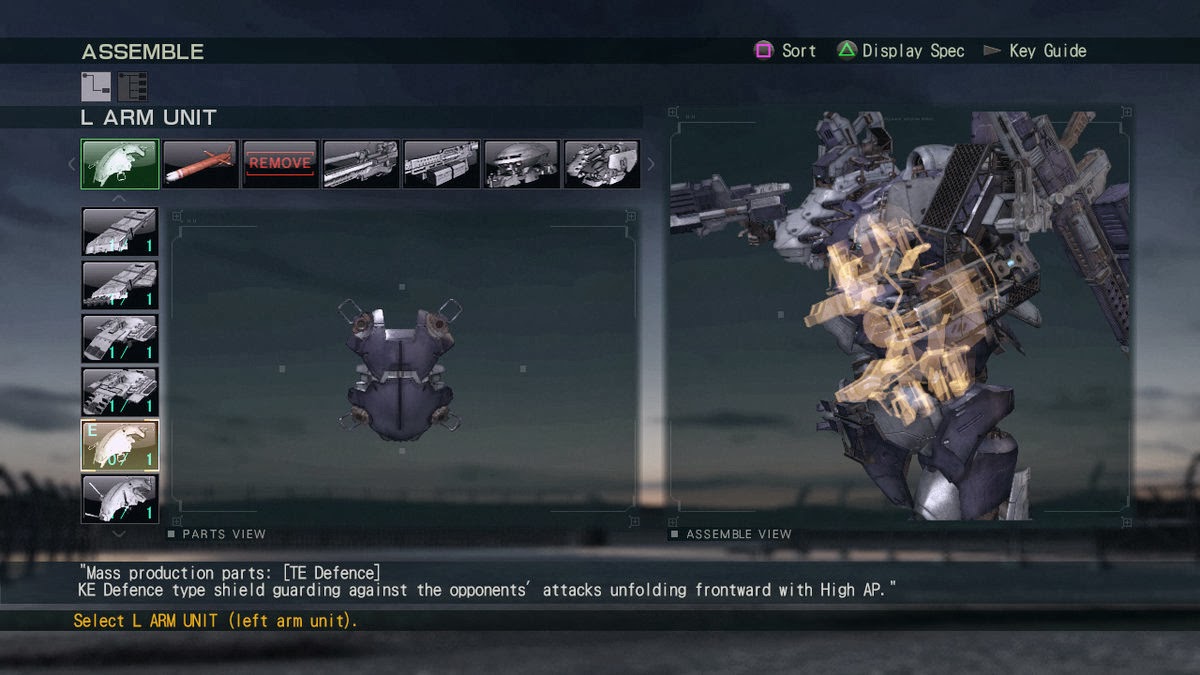Select the equipped shield marked E
Image resolution: width=1200 pixels, height=675 pixels.
click(120, 445)
